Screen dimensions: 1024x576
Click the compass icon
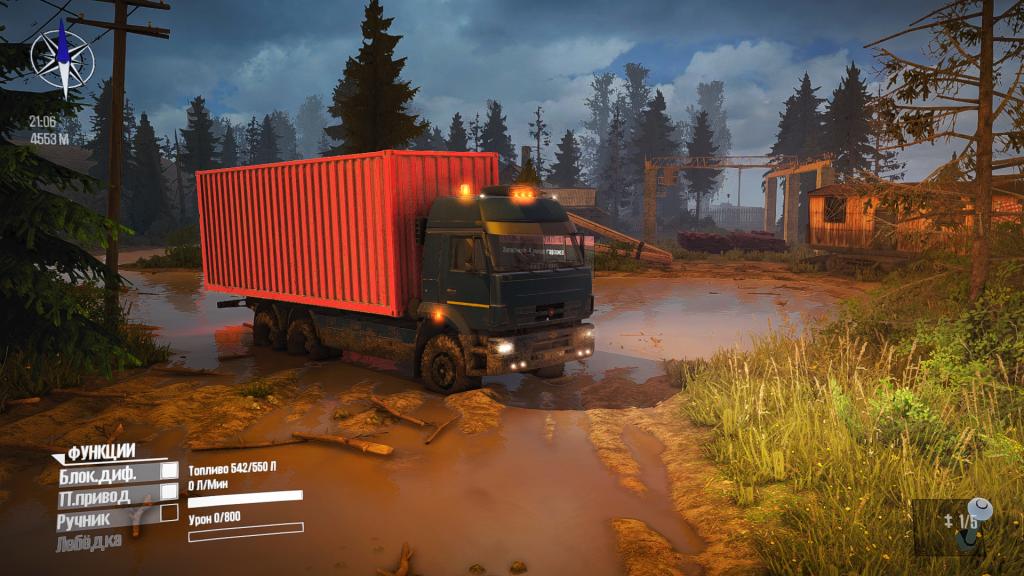[61, 59]
